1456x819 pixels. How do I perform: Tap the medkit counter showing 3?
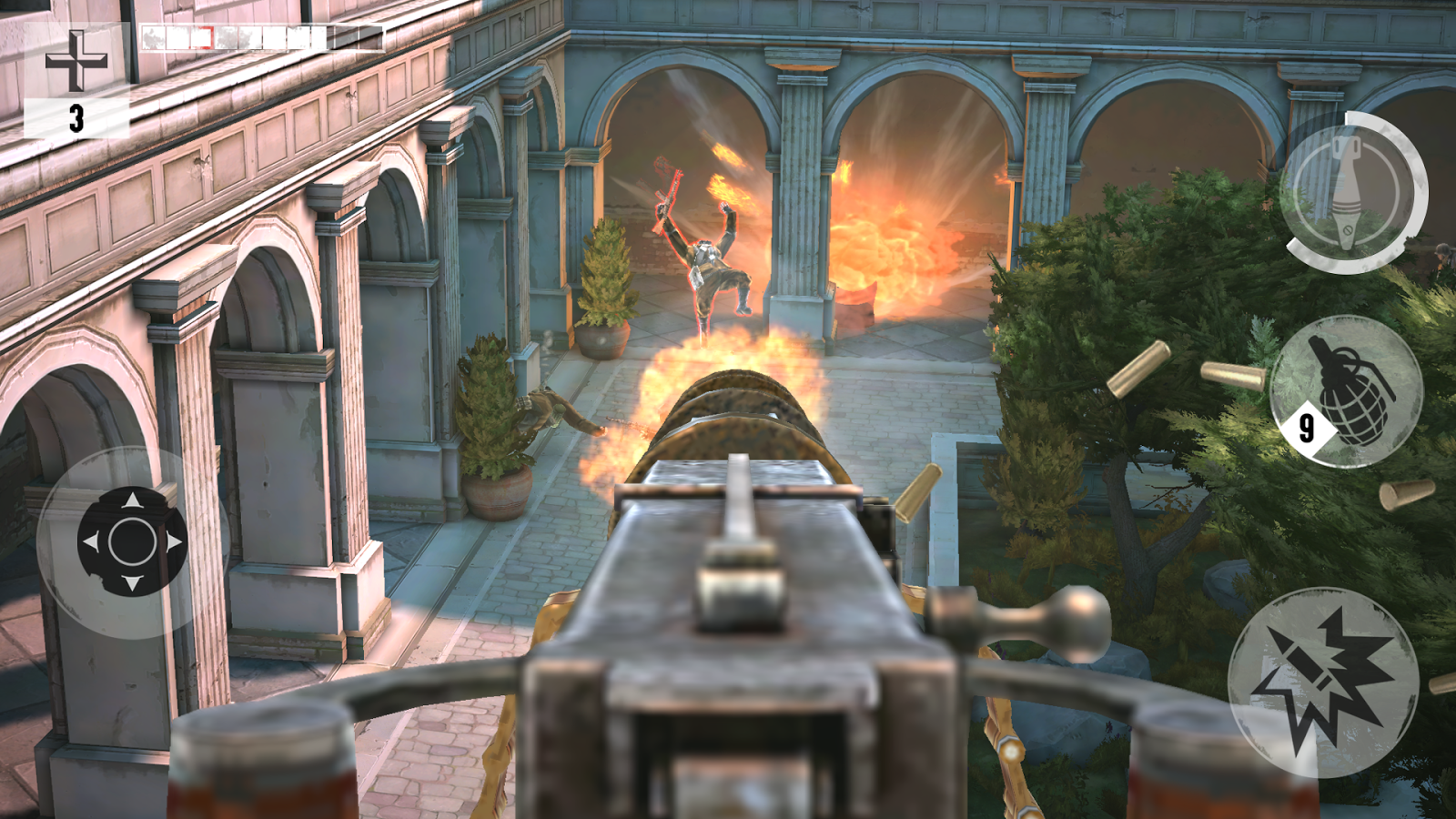coord(77,118)
